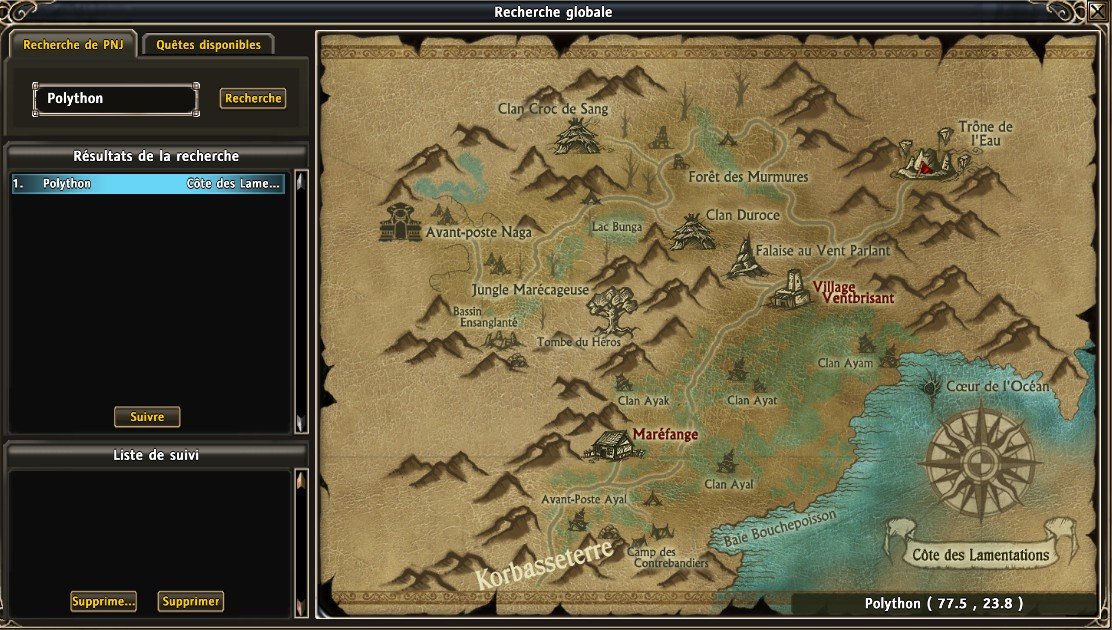Close the Recherche globale window
The height and width of the screenshot is (630, 1112).
pyautogui.click(x=1096, y=12)
